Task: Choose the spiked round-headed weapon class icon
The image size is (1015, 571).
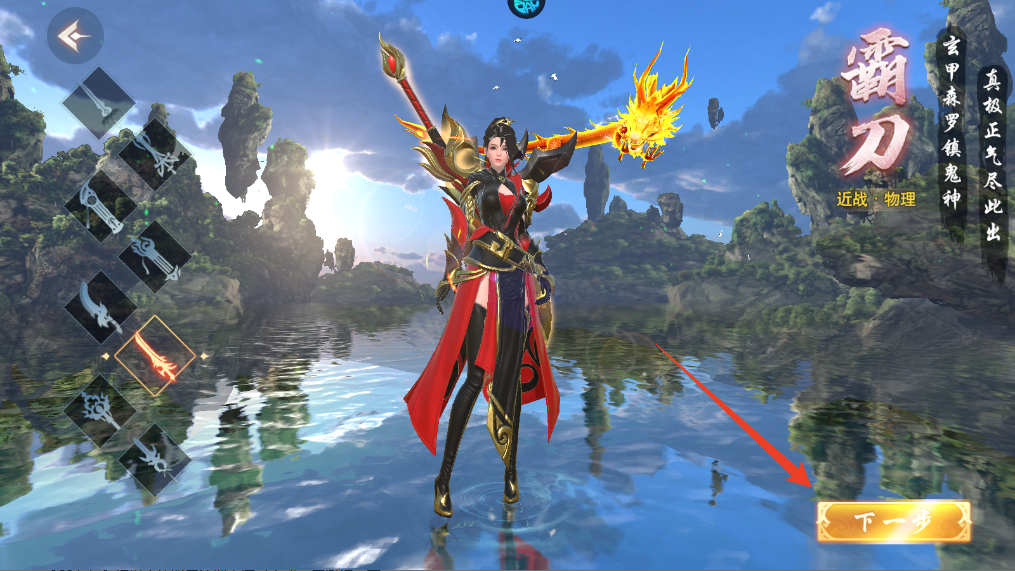Action: tap(100, 410)
